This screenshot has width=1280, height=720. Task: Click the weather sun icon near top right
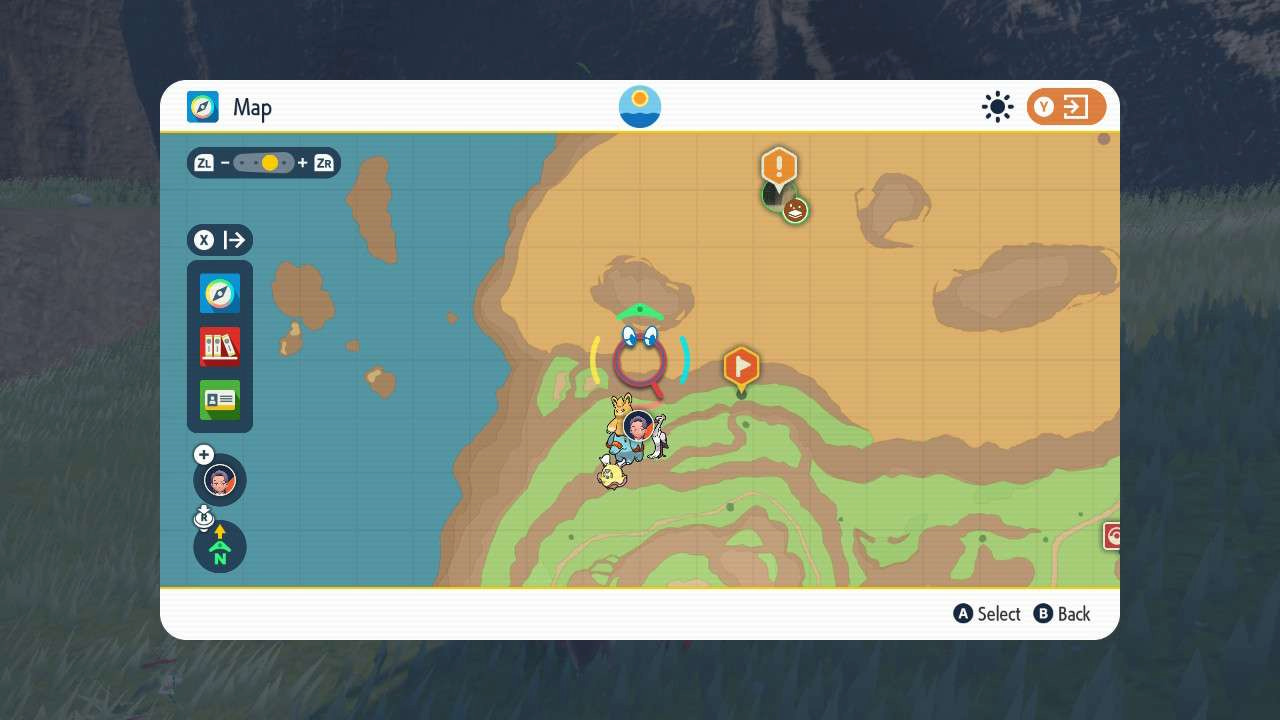click(997, 106)
